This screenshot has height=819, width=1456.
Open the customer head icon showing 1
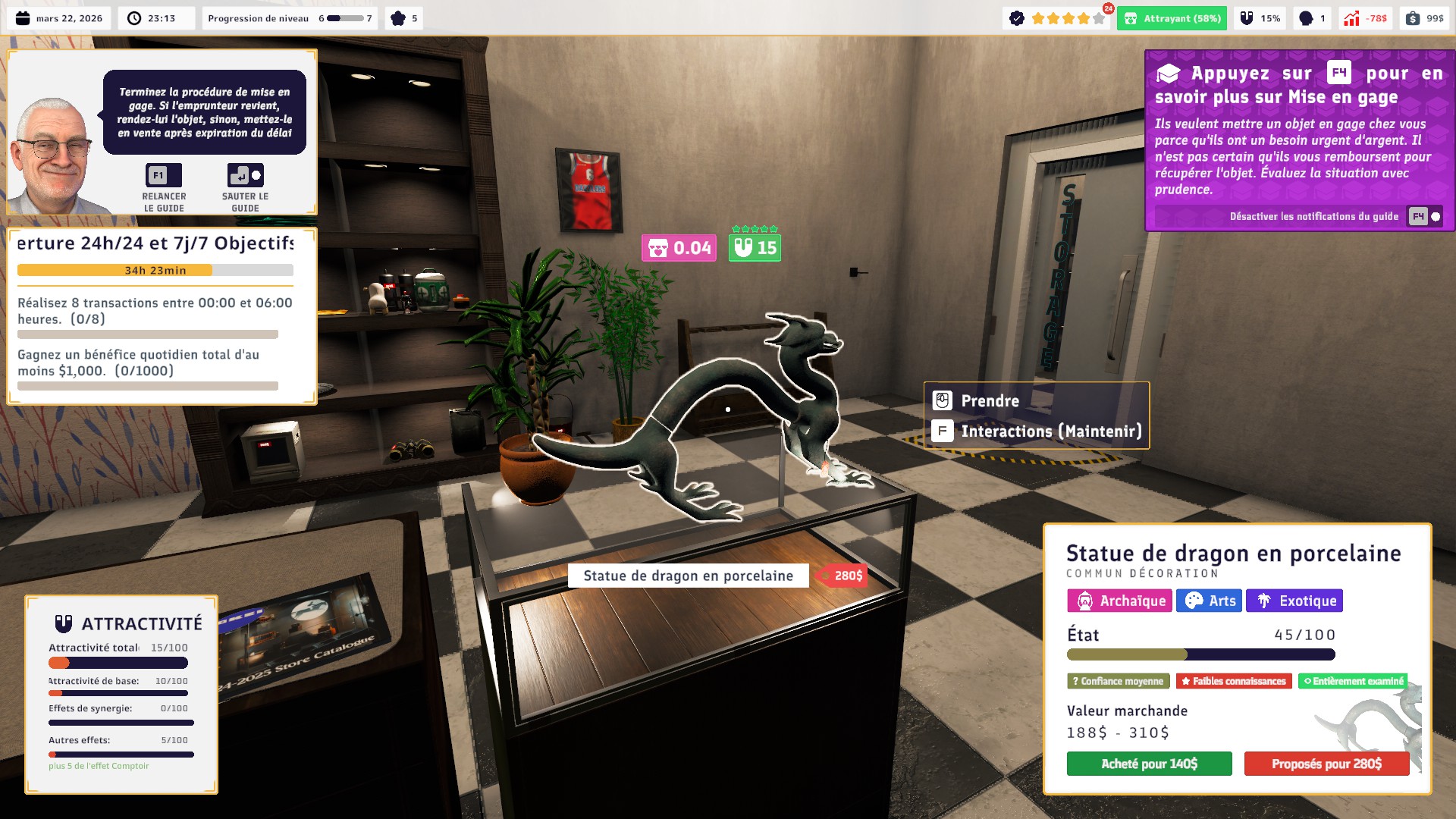(x=1310, y=17)
